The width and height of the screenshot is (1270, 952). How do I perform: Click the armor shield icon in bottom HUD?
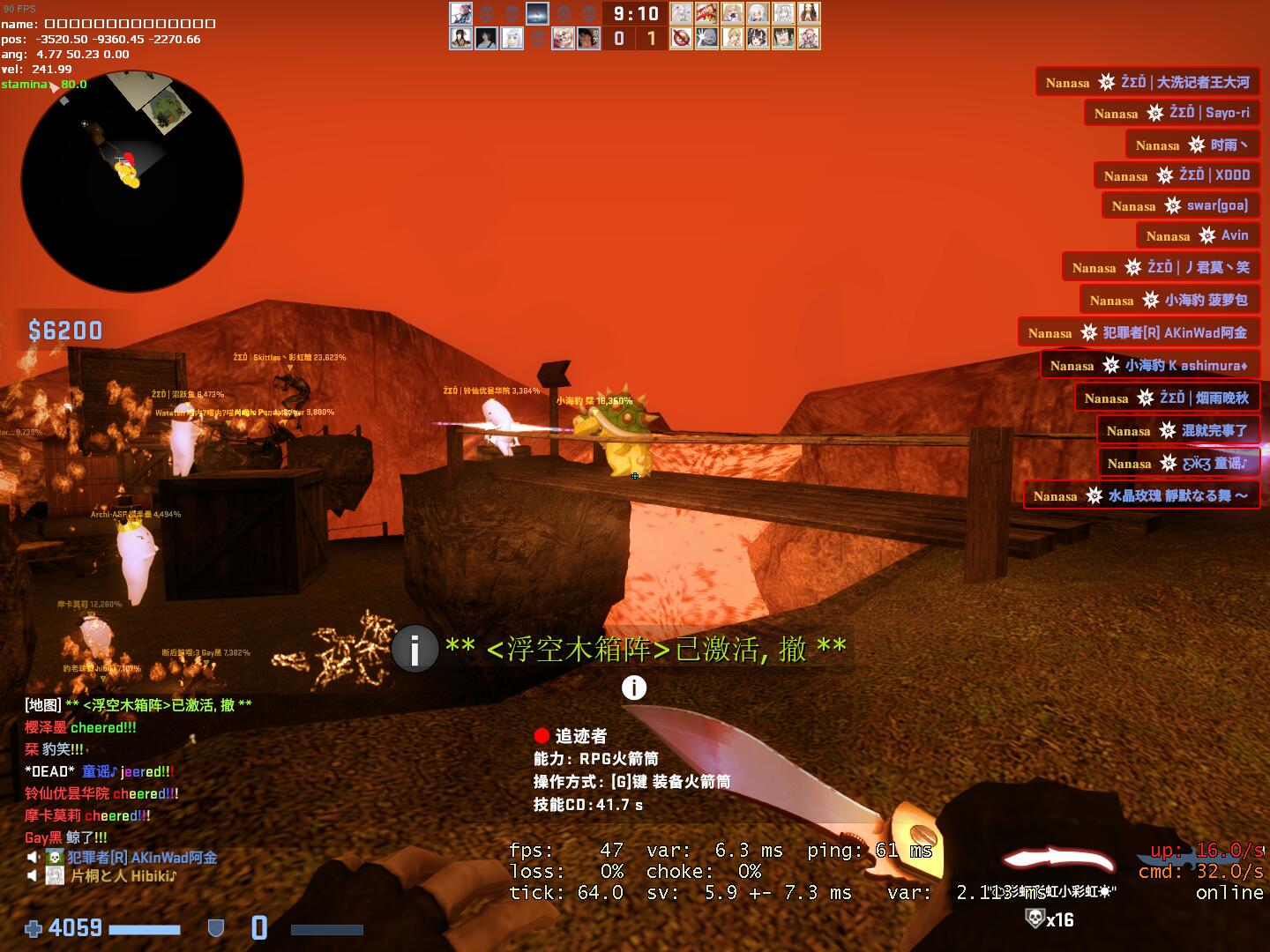[x=214, y=927]
